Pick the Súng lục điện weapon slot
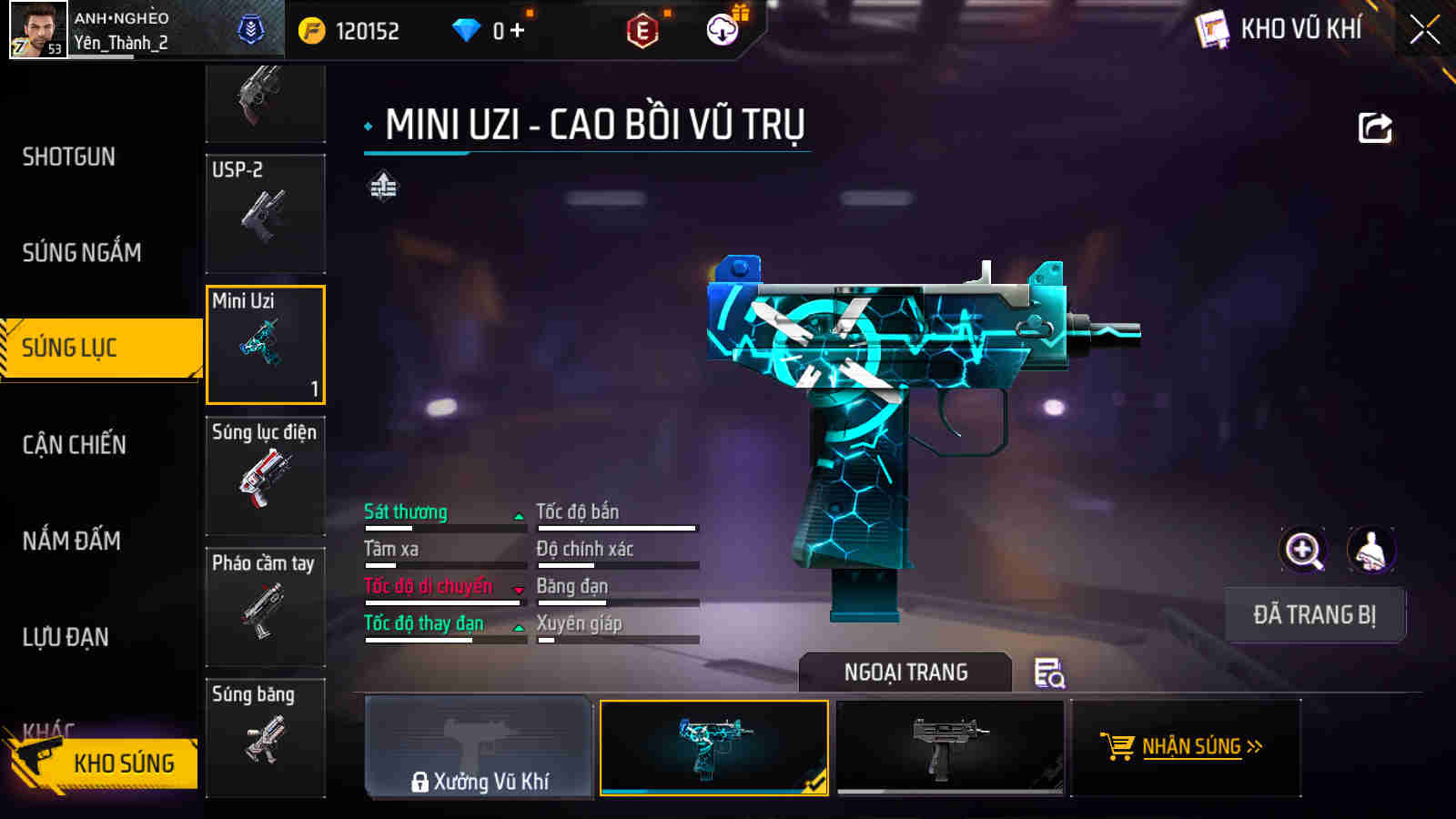The height and width of the screenshot is (819, 1456). pyautogui.click(x=266, y=476)
